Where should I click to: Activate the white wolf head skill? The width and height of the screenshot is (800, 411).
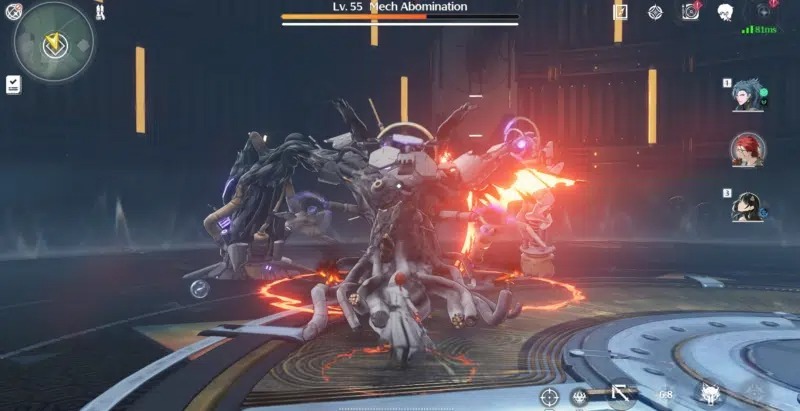[711, 394]
